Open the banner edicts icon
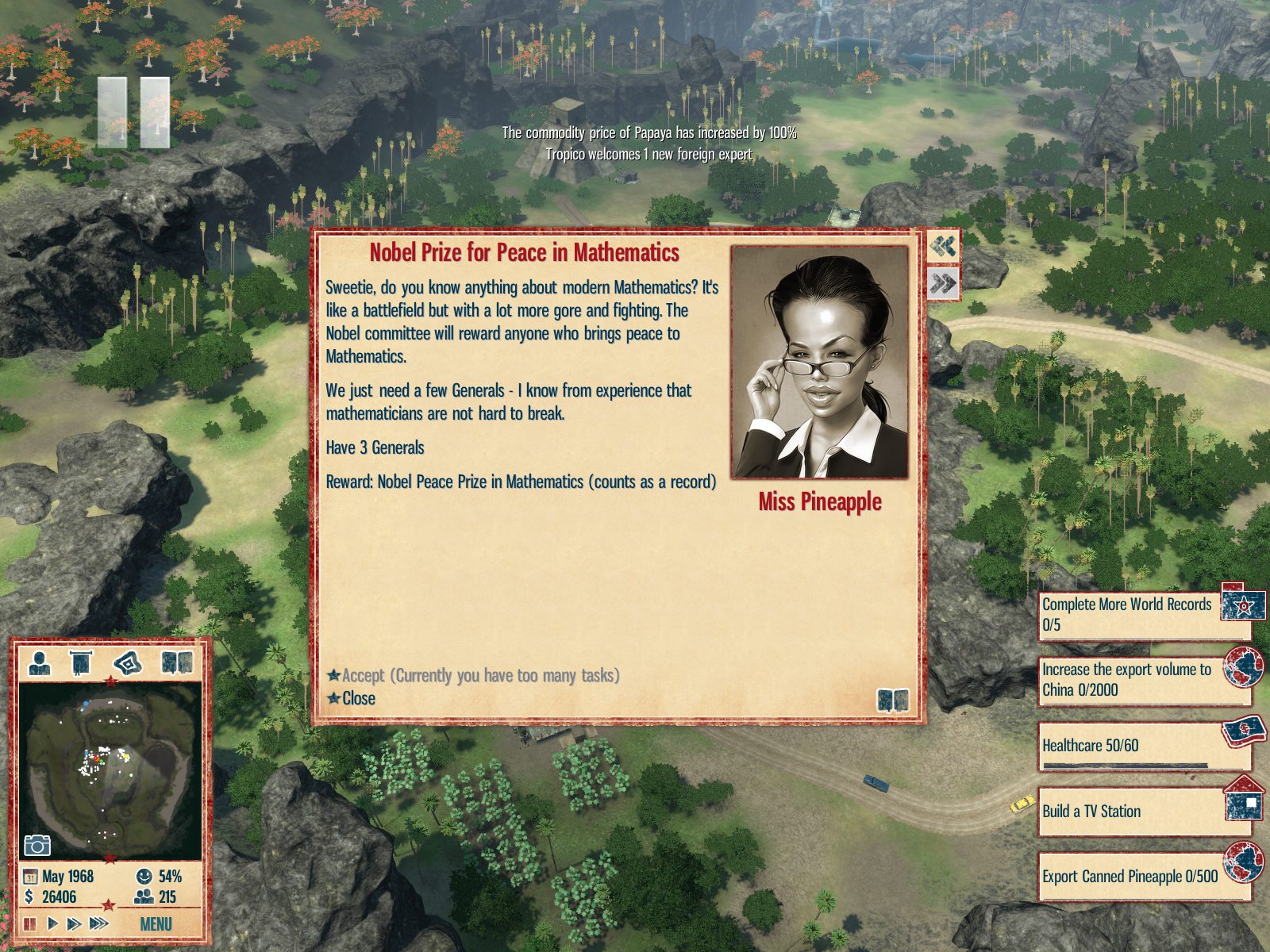The image size is (1270, 952). click(x=81, y=662)
